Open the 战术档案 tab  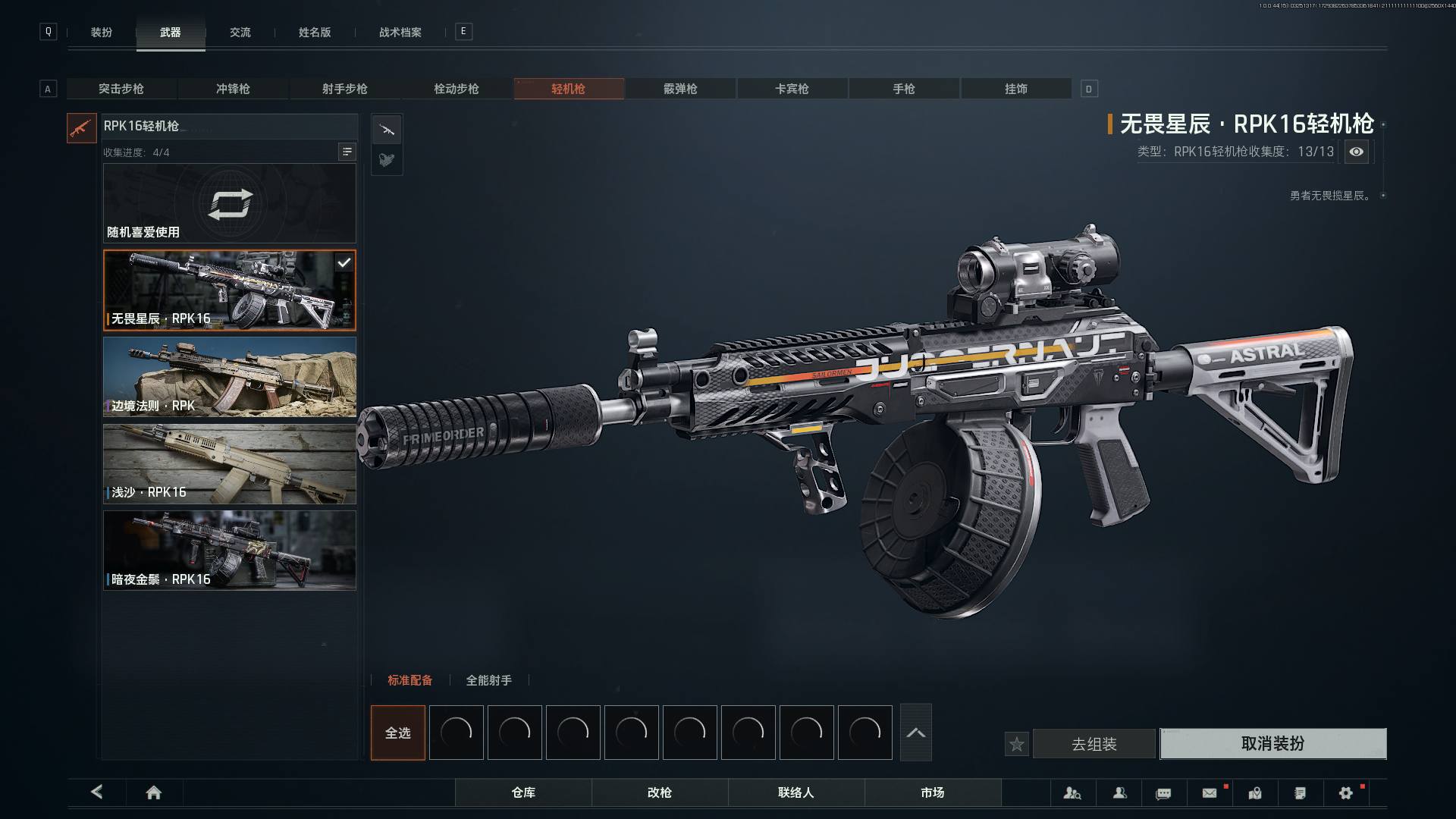point(400,33)
